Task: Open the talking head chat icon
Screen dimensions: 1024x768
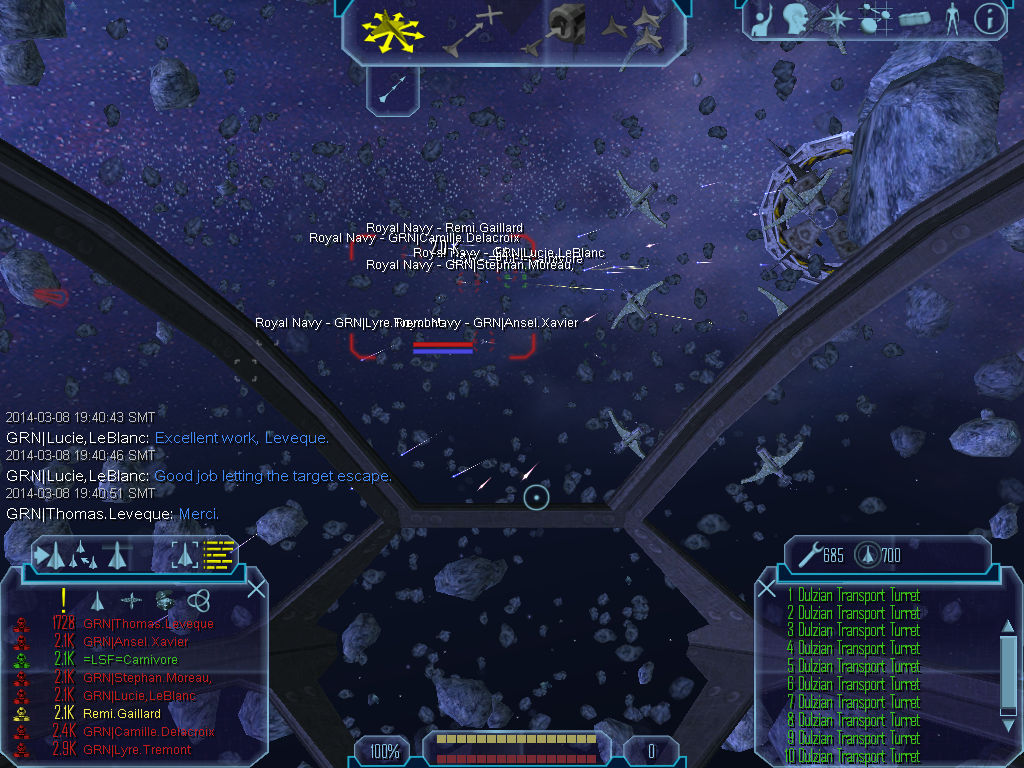Action: tap(795, 20)
